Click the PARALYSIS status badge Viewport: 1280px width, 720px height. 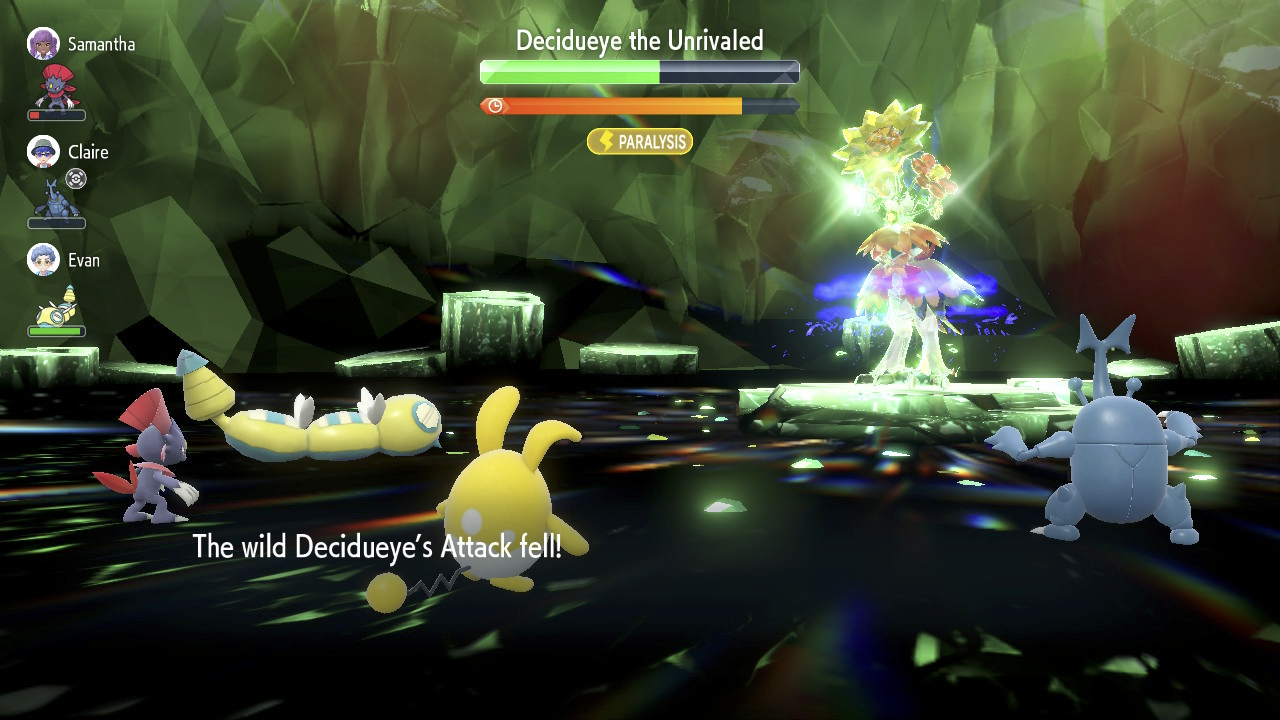click(640, 142)
